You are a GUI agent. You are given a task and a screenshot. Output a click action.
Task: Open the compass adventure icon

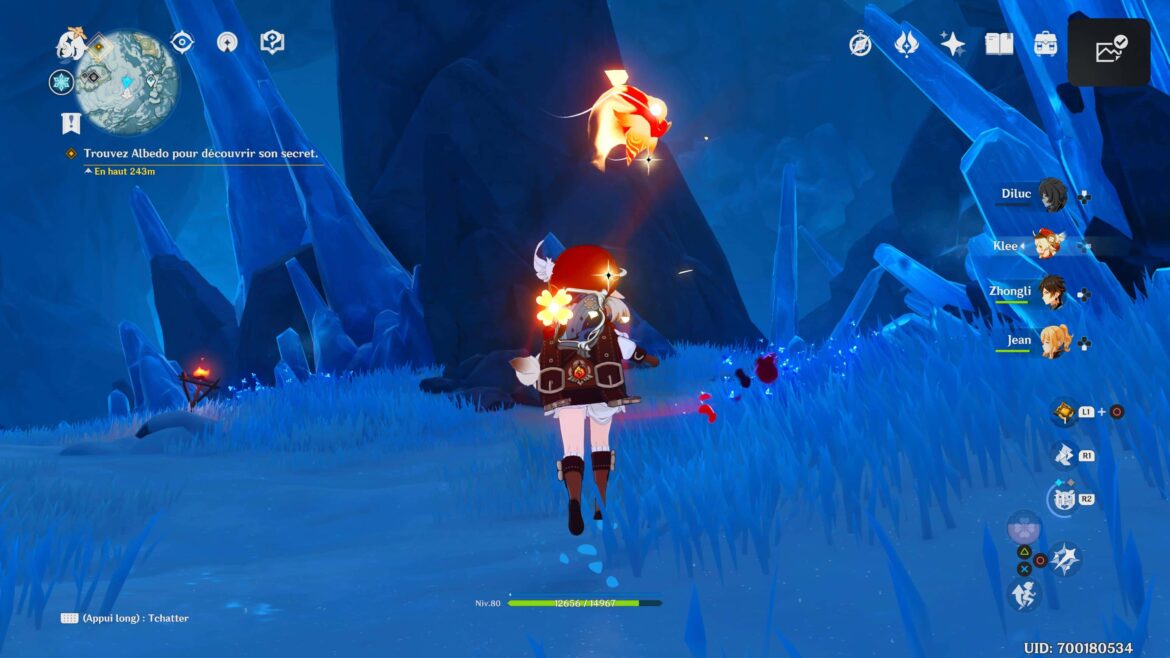pos(860,44)
